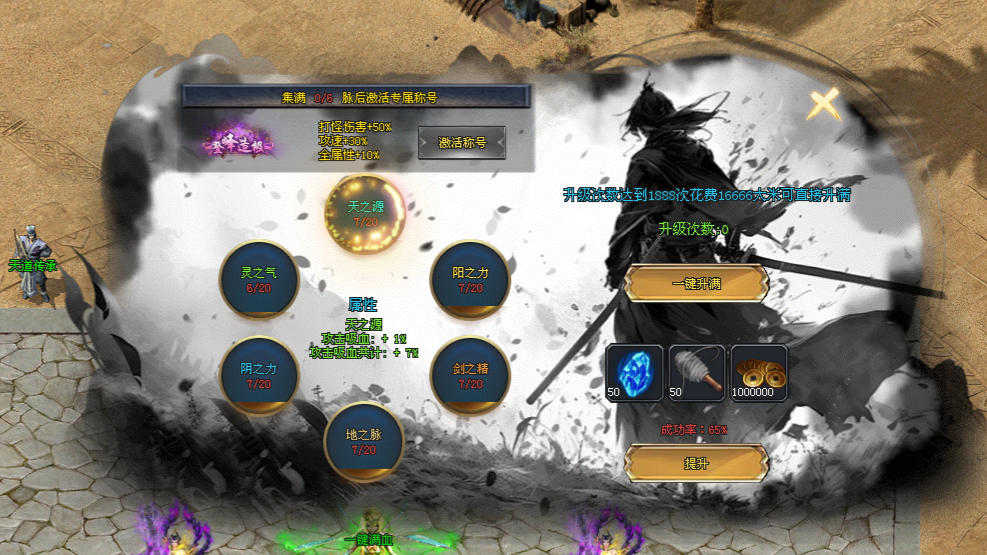Upgrade using the 提升 button
Screen dimensions: 987x555
(696, 464)
